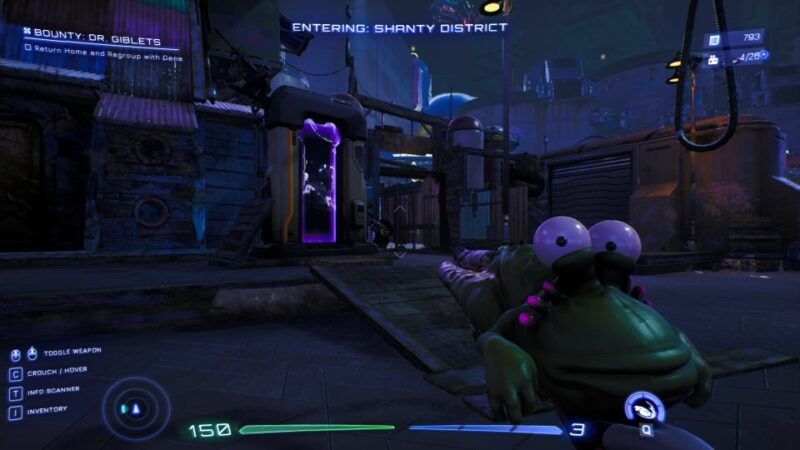
Task: Click the luglox chest counter icon
Action: 714,59
